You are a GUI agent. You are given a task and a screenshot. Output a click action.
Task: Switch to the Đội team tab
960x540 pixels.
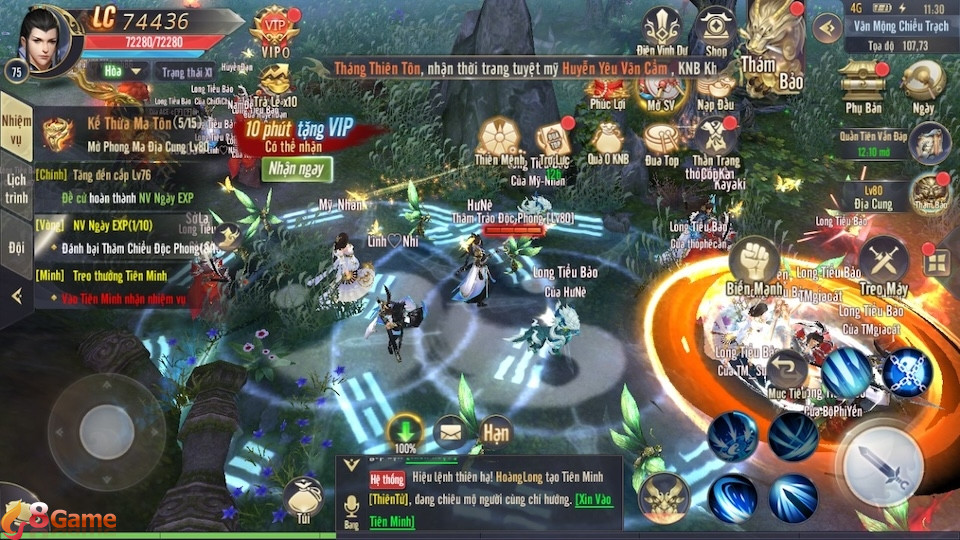click(16, 246)
